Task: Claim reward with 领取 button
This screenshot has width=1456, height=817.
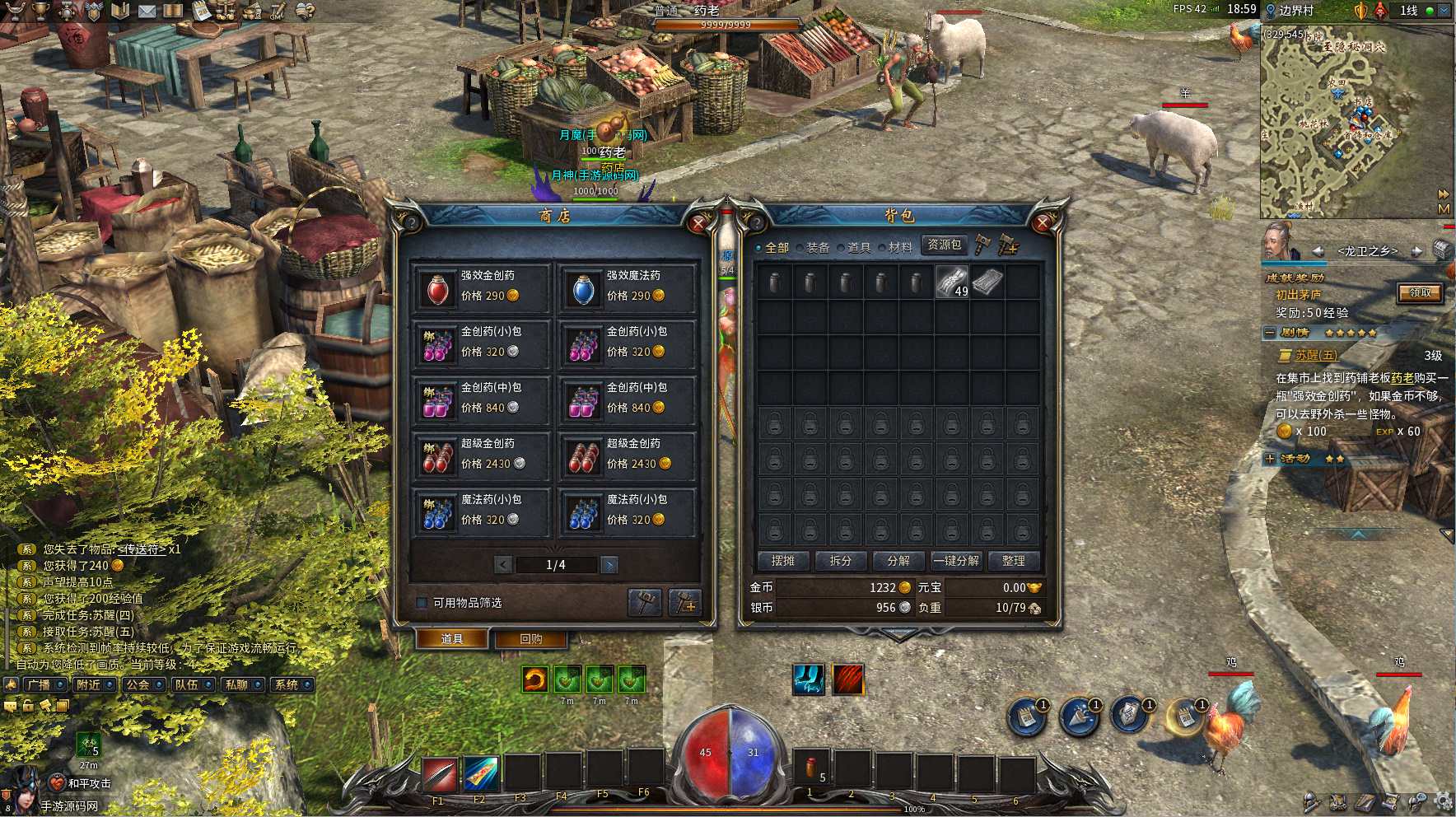Action: (x=1420, y=292)
